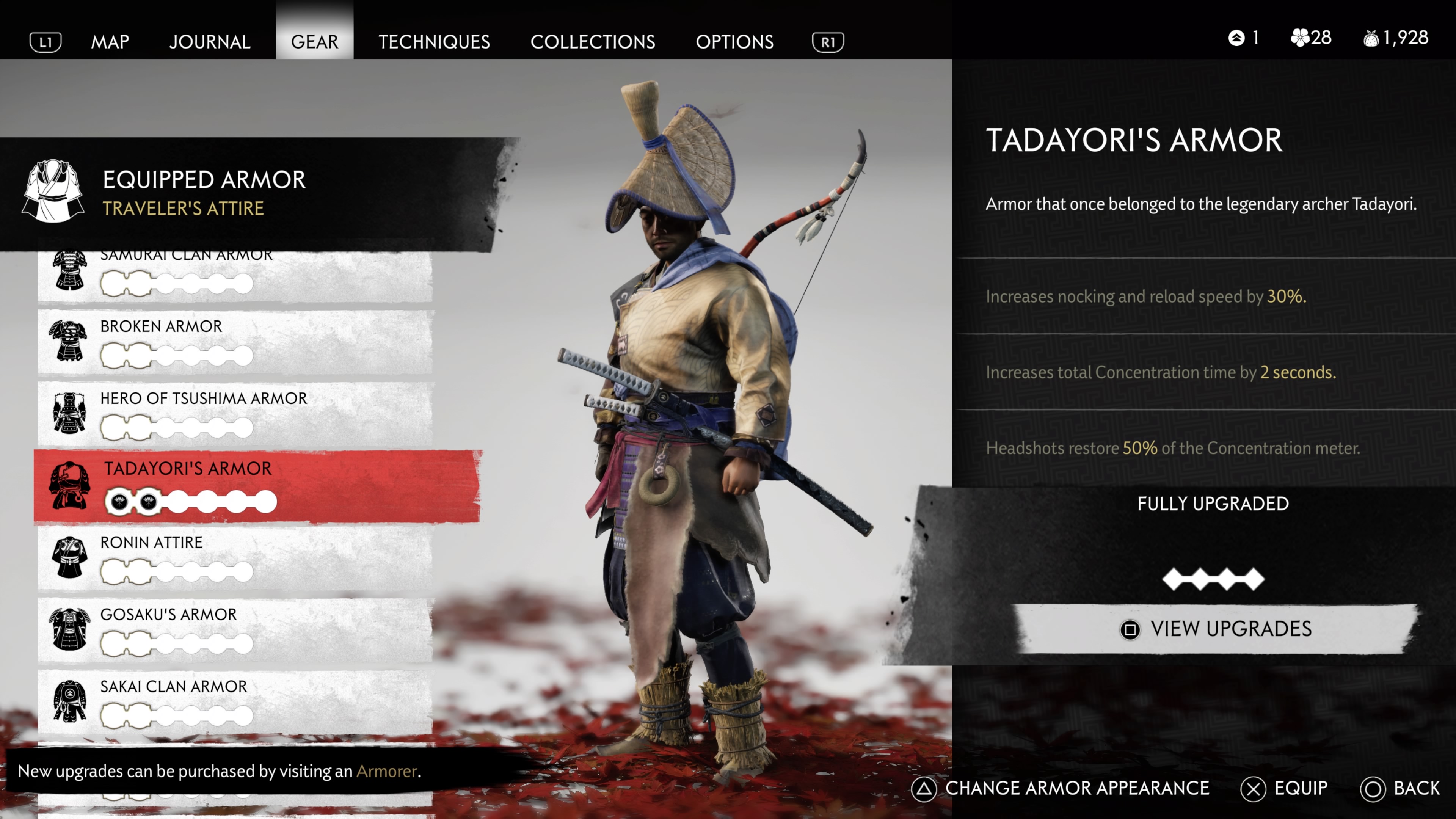This screenshot has height=819, width=1456.
Task: Select Sakai Clan Armor
Action: click(x=235, y=702)
